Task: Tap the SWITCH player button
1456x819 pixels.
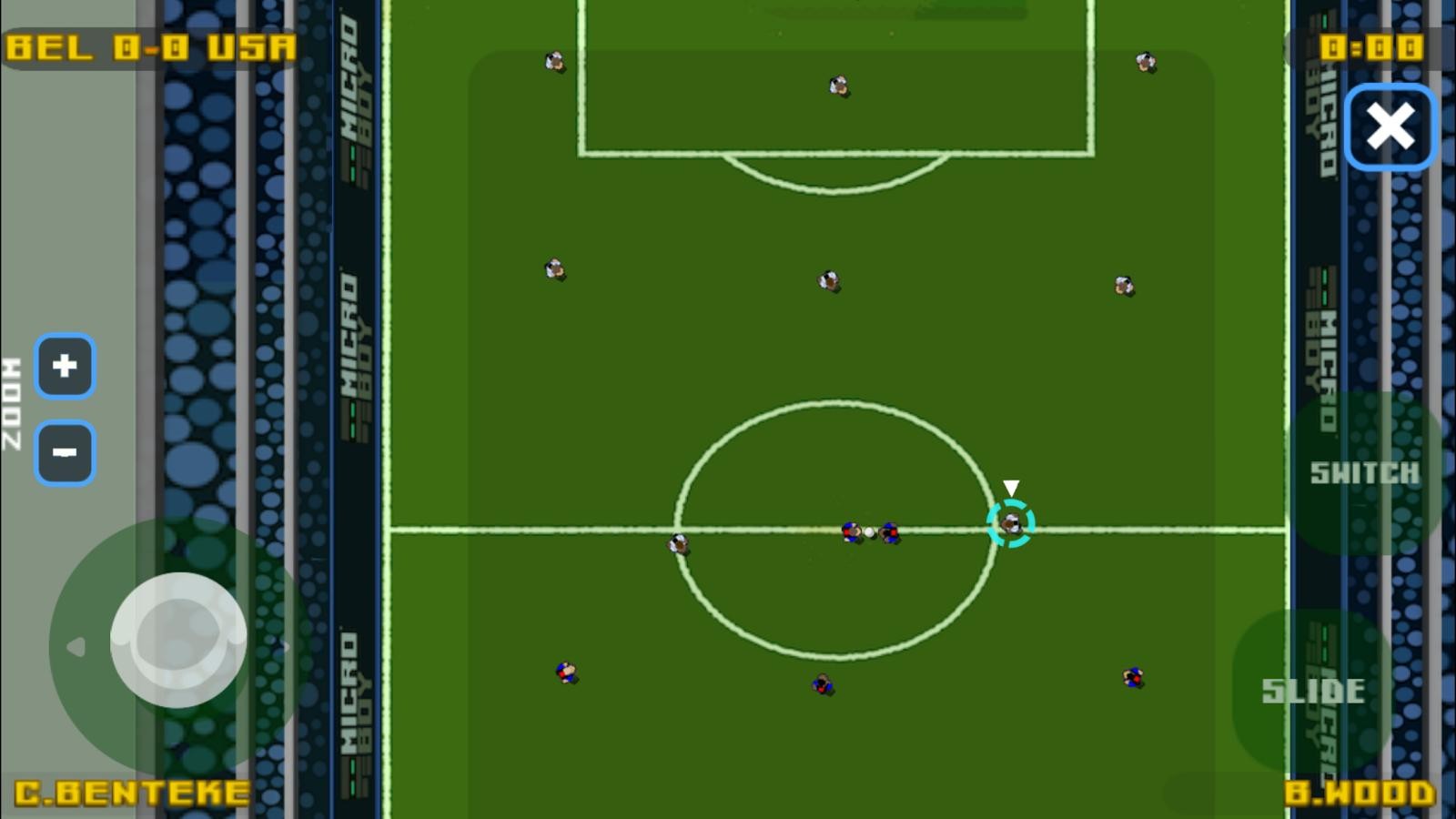Action: click(x=1364, y=473)
